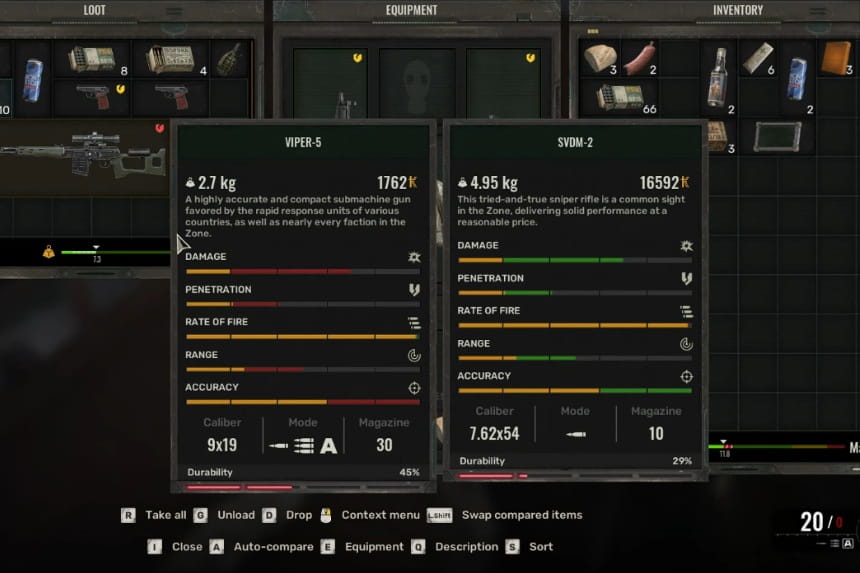Screen dimensions: 860x573
Task: Select the energy drink can in inventory
Action: click(797, 78)
